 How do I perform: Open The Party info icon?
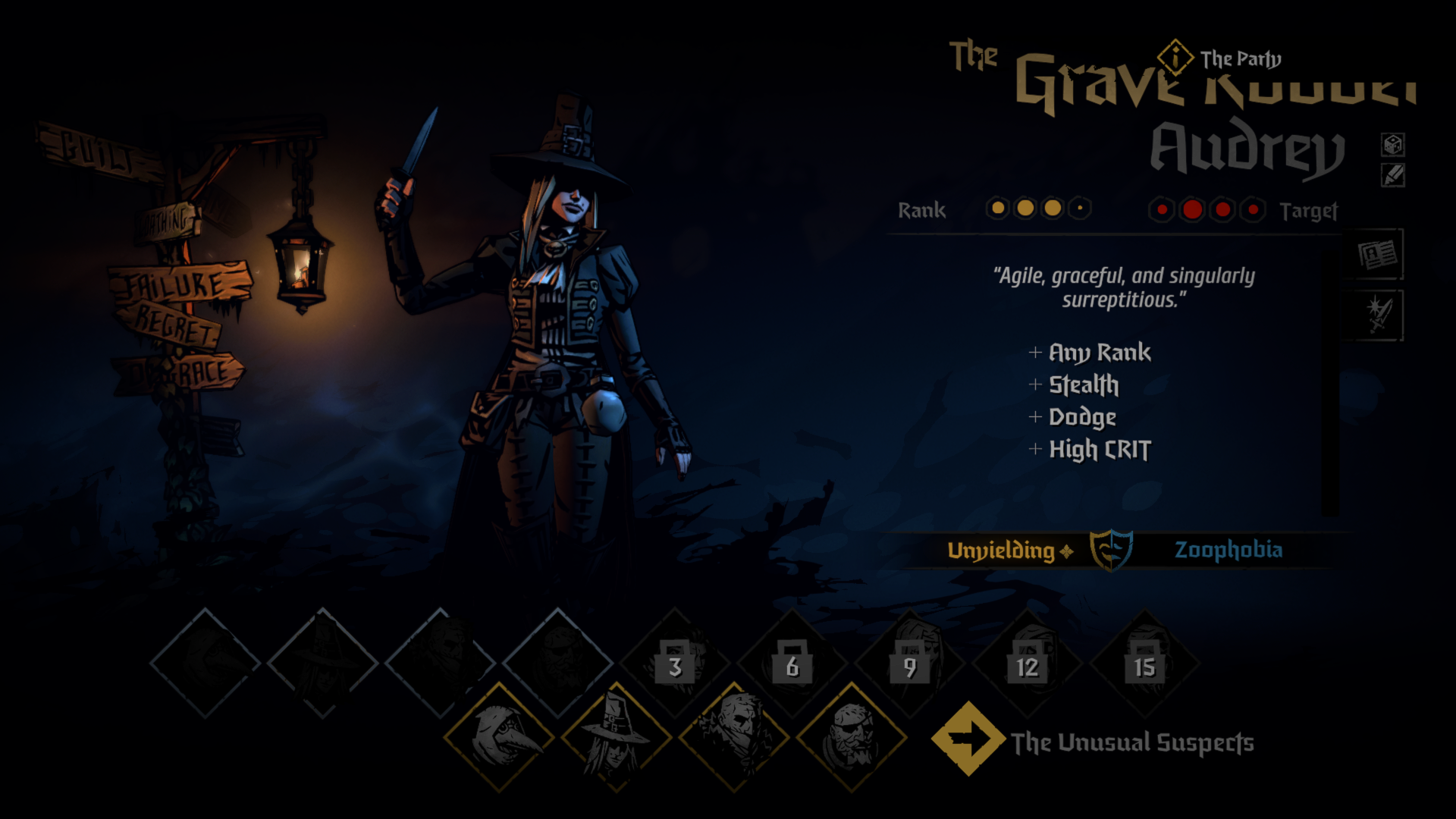[x=1175, y=57]
